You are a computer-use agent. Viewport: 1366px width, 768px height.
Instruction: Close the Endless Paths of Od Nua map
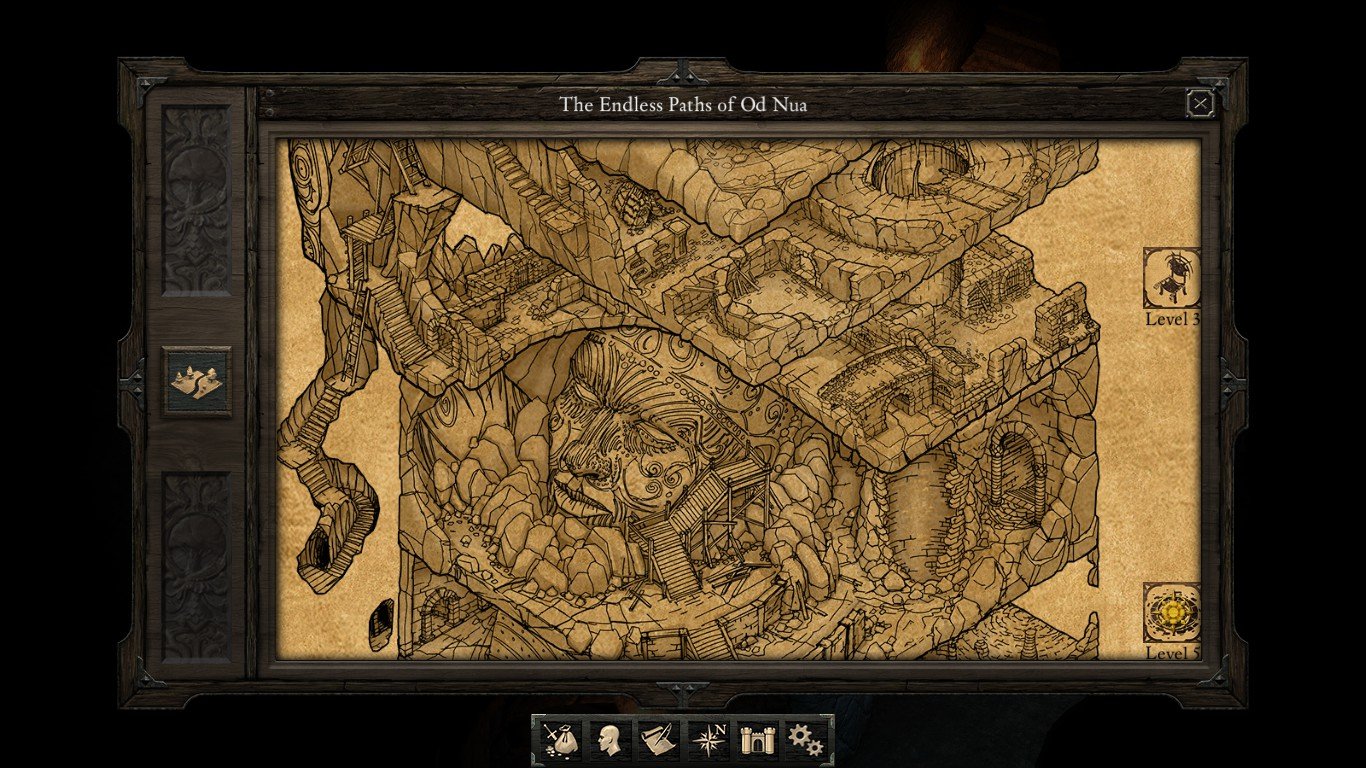[1200, 103]
